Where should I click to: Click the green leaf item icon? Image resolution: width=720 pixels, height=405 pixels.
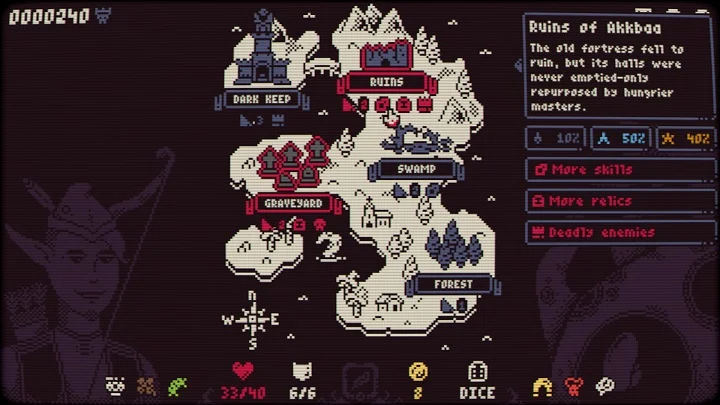pos(178,385)
